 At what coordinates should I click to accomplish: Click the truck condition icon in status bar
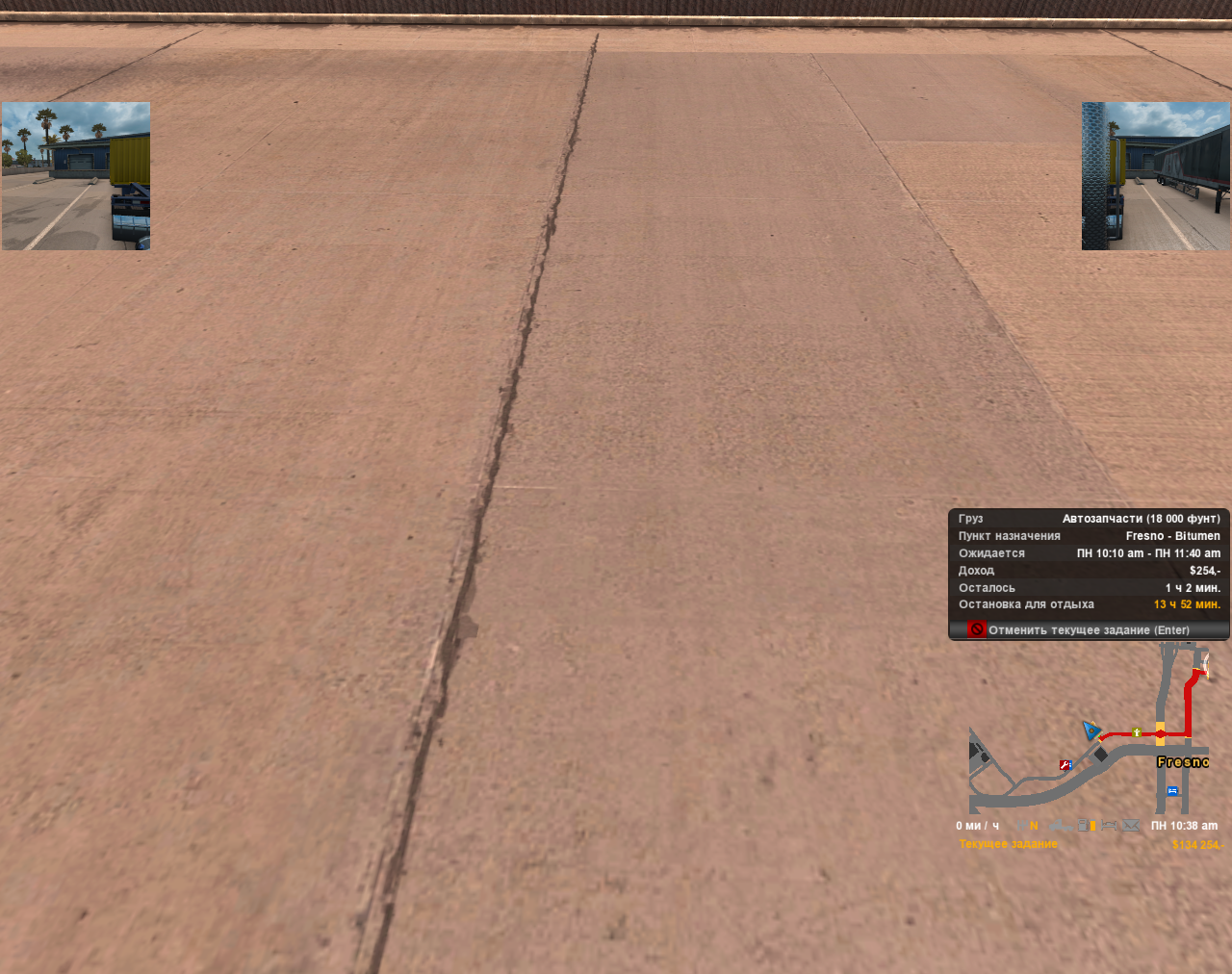[1059, 825]
